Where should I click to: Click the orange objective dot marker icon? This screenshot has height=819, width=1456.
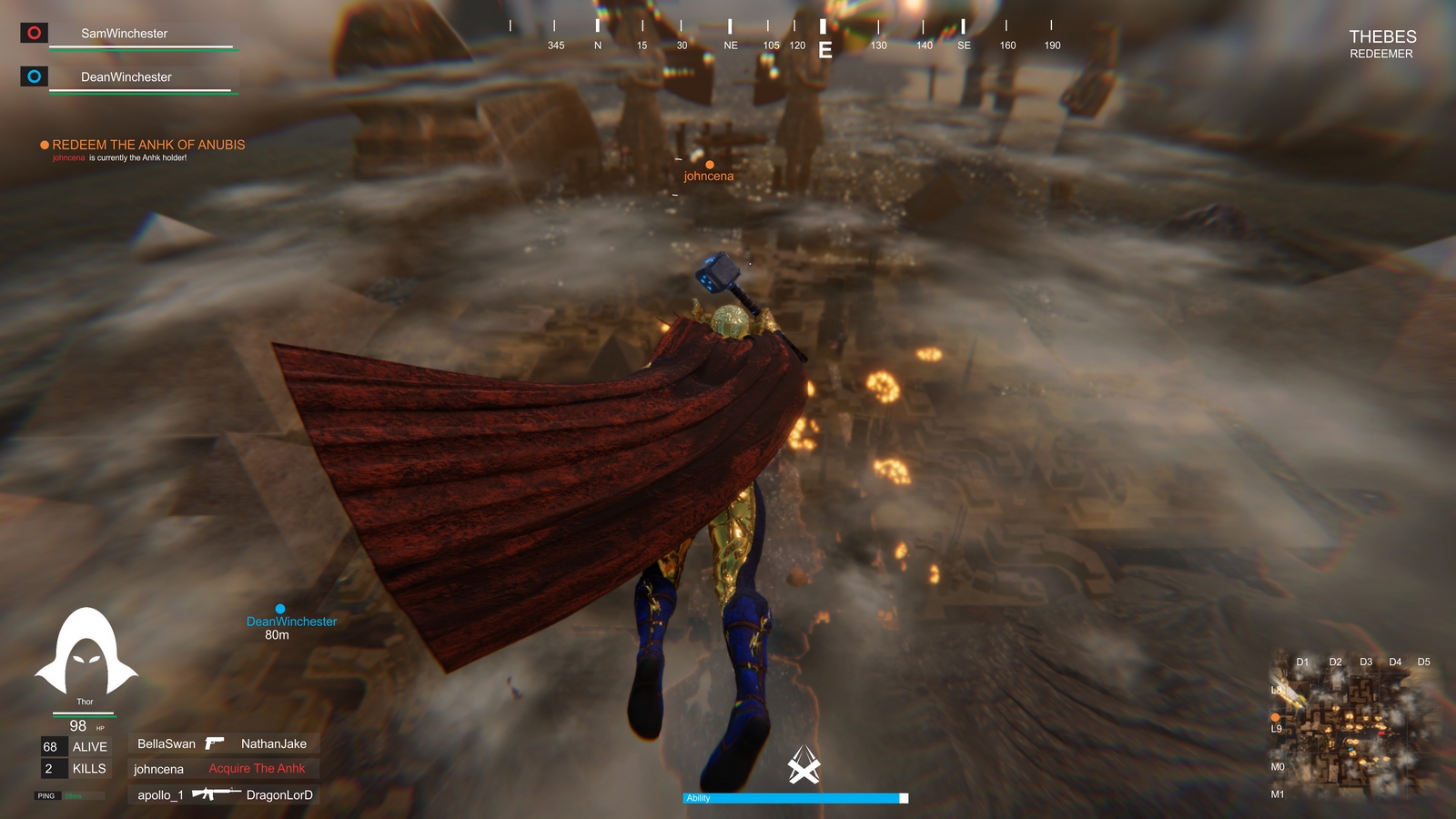tap(42, 145)
